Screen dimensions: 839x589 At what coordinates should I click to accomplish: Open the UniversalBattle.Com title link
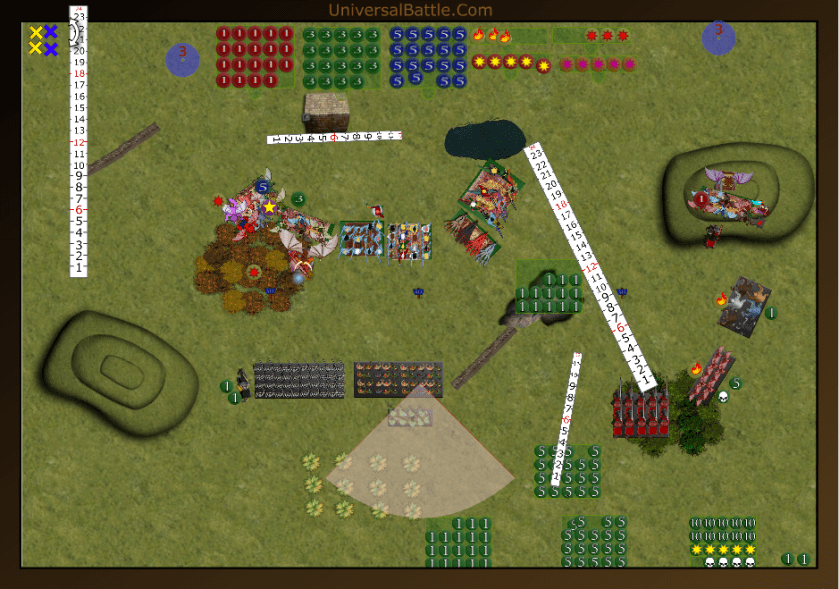pyautogui.click(x=410, y=10)
